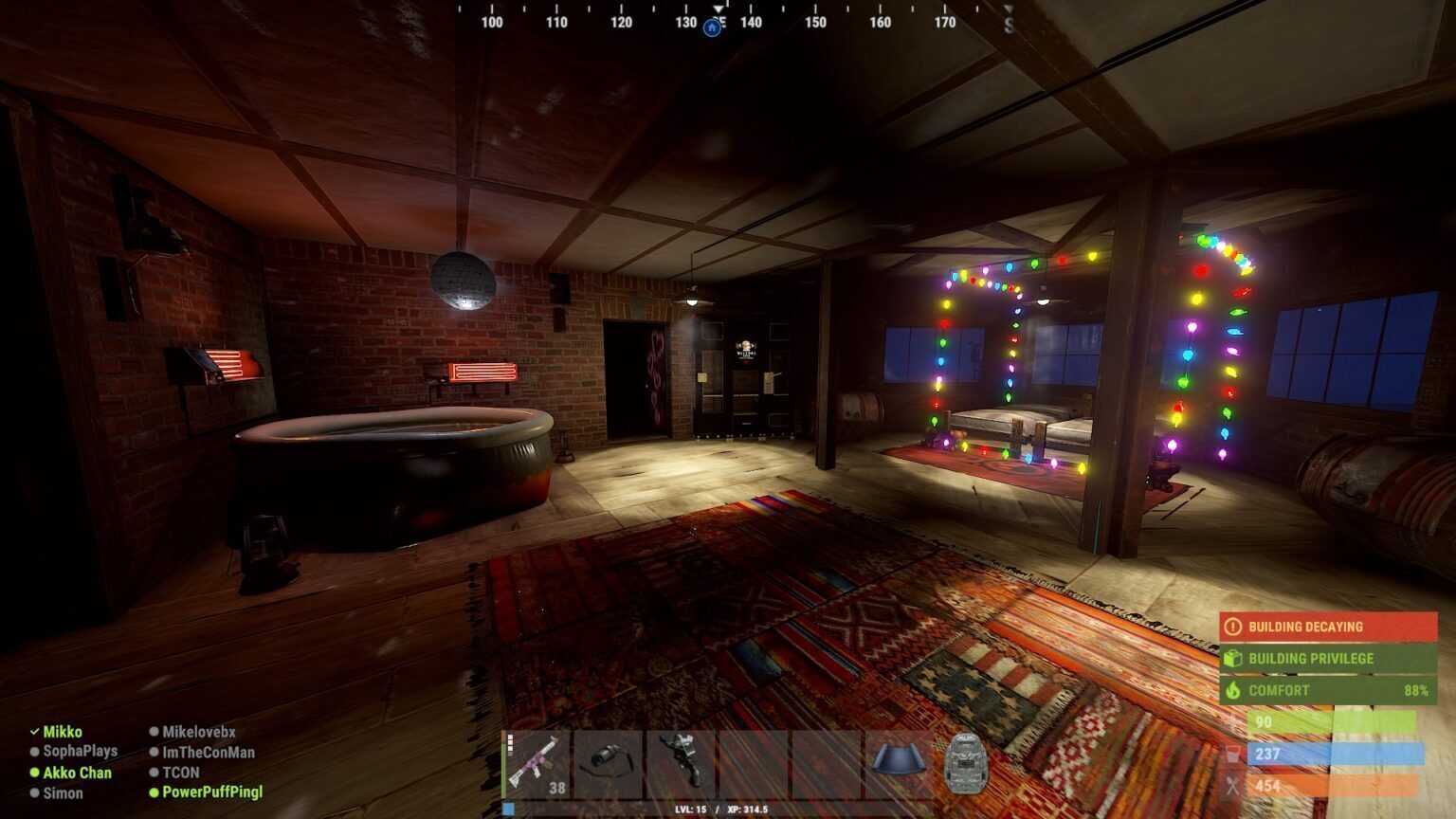Viewport: 1456px width, 819px height.
Task: Choose ImTheConMan from the team list
Action: click(x=208, y=753)
